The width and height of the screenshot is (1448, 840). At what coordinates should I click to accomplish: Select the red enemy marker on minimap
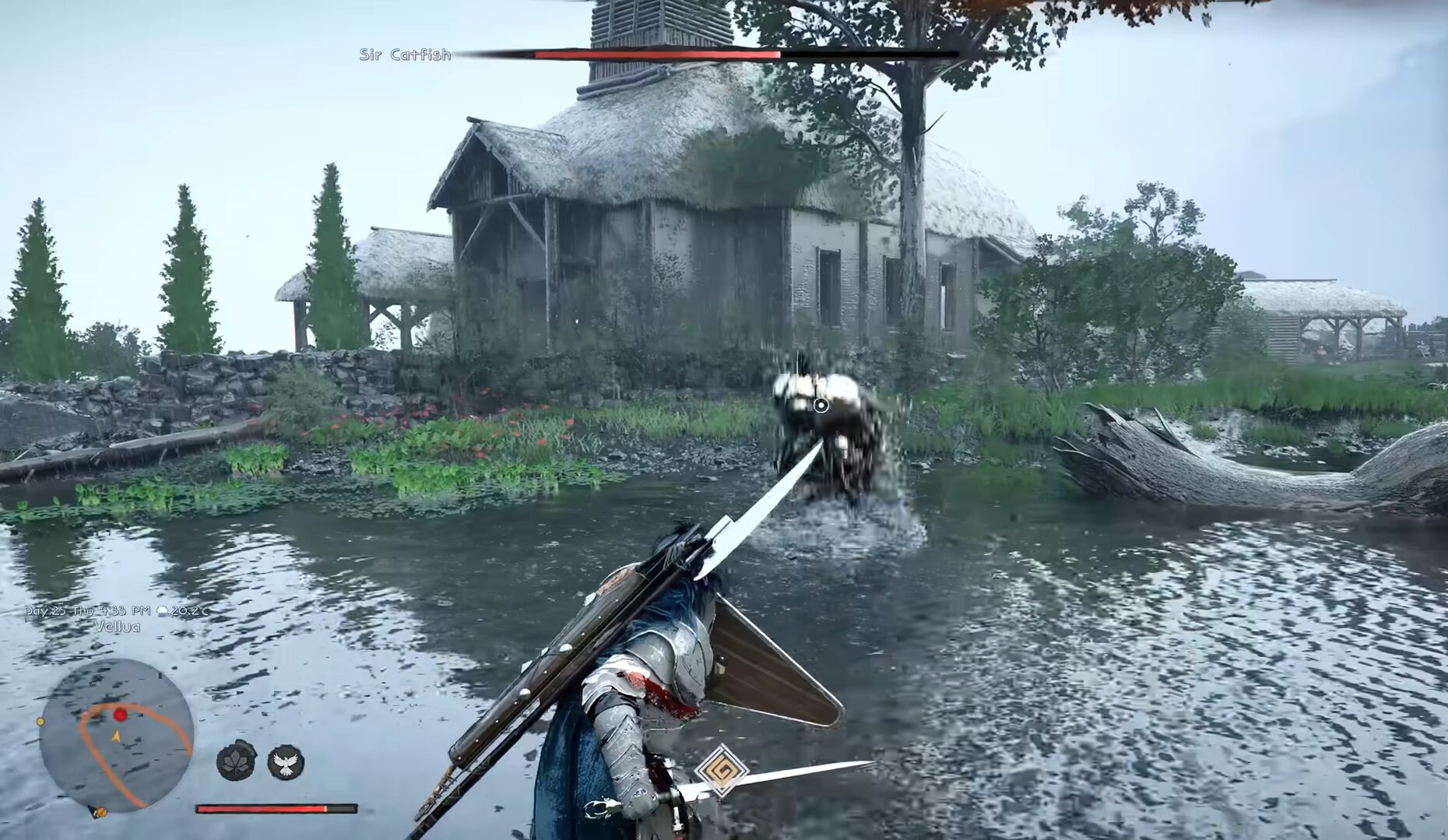click(x=120, y=715)
